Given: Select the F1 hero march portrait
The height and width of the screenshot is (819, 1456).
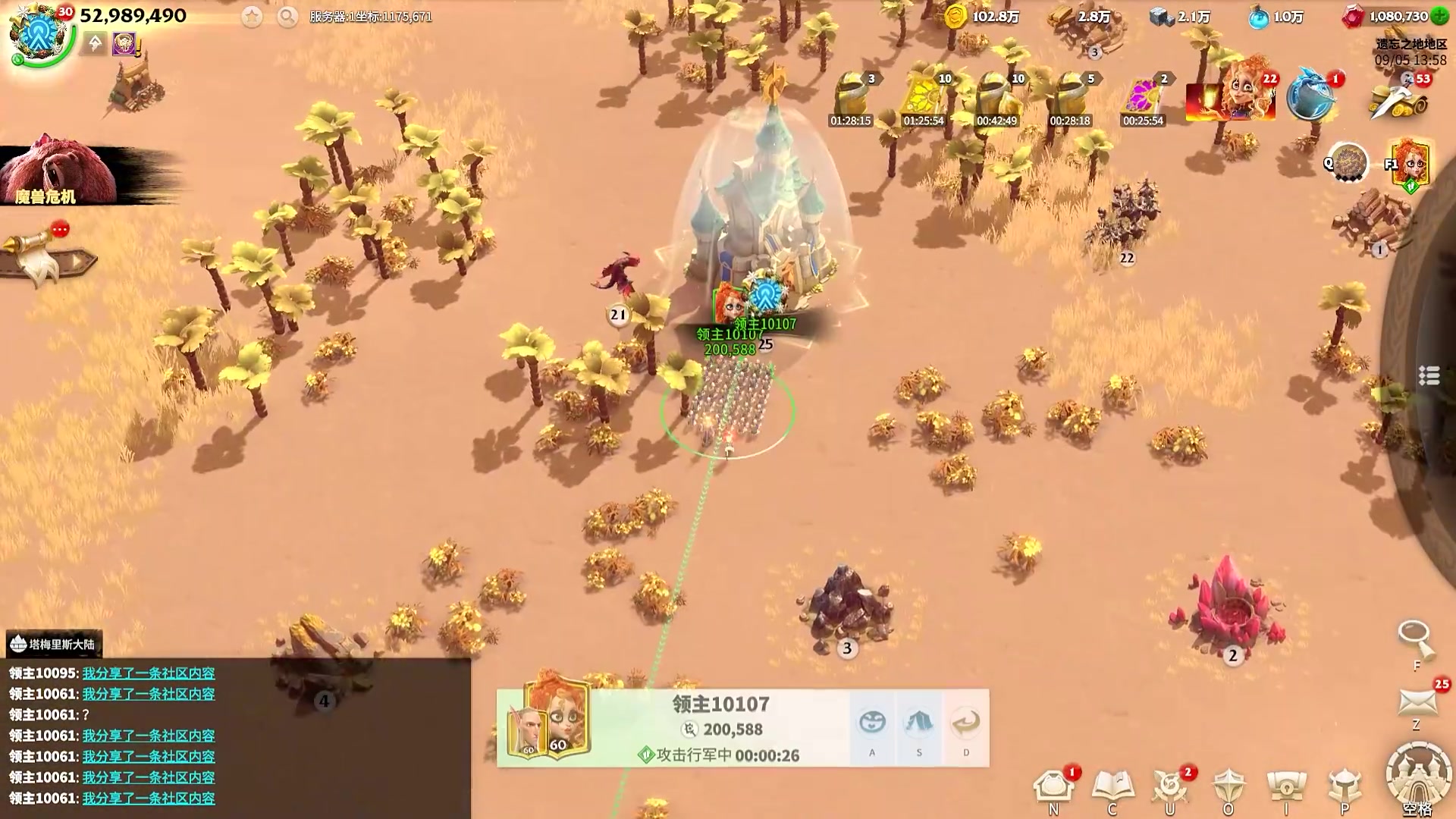Looking at the screenshot, I should pyautogui.click(x=1409, y=163).
